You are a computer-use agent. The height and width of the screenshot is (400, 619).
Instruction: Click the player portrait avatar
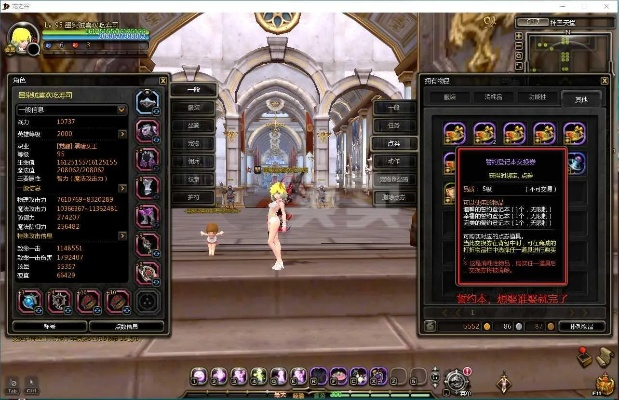pyautogui.click(x=20, y=39)
